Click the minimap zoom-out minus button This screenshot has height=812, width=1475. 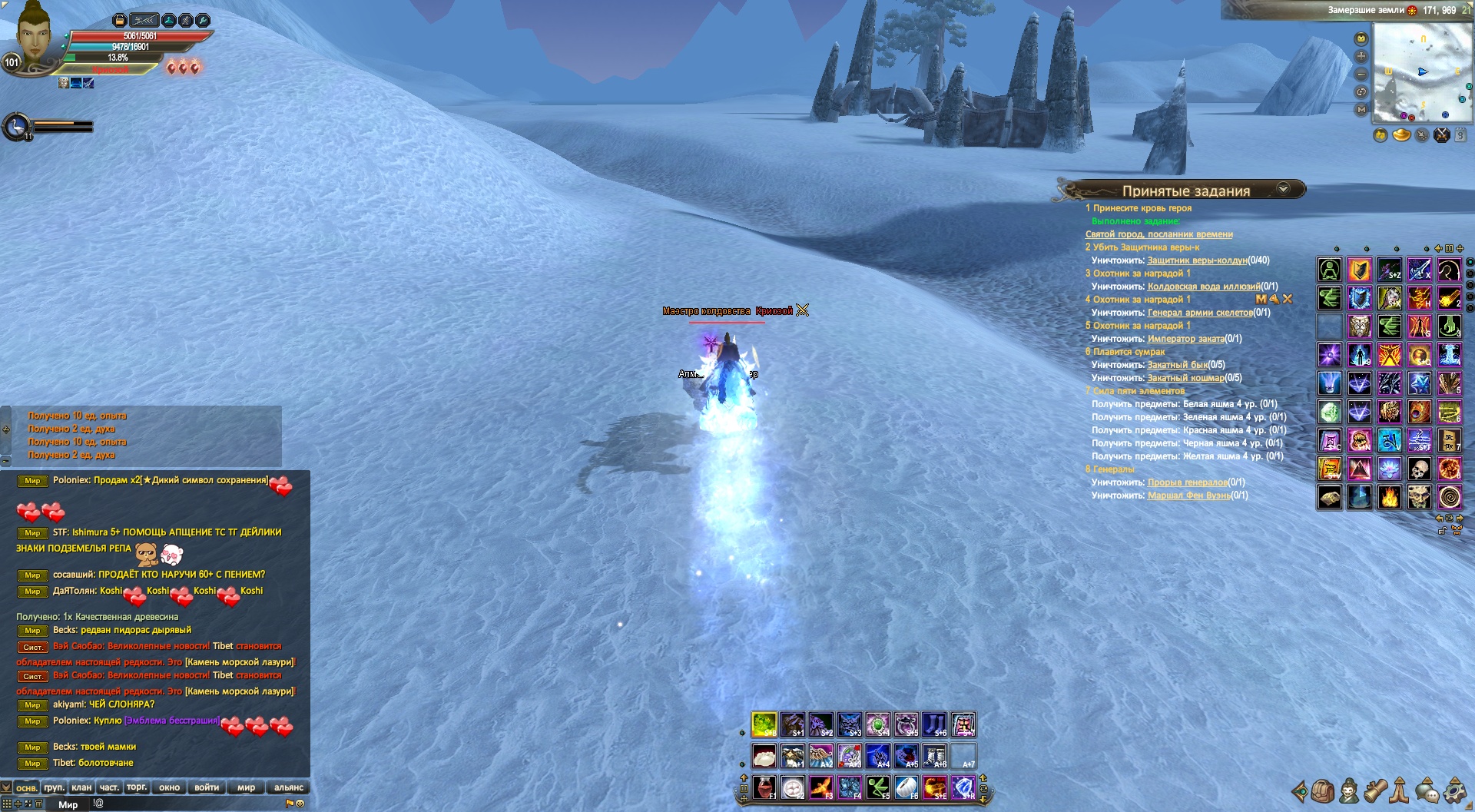click(1361, 75)
